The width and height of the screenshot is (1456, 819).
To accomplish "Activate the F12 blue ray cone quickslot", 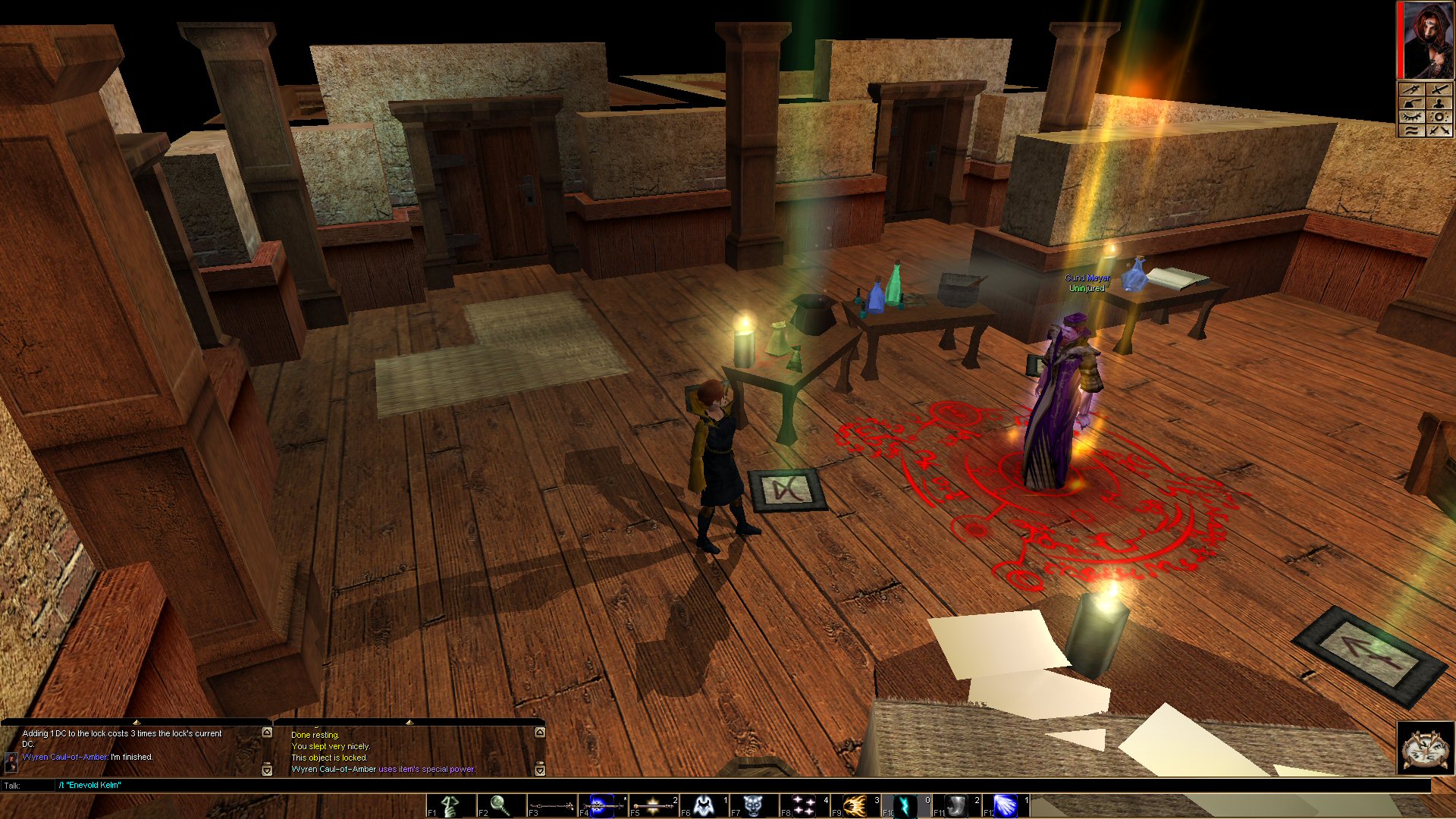I will [1006, 805].
